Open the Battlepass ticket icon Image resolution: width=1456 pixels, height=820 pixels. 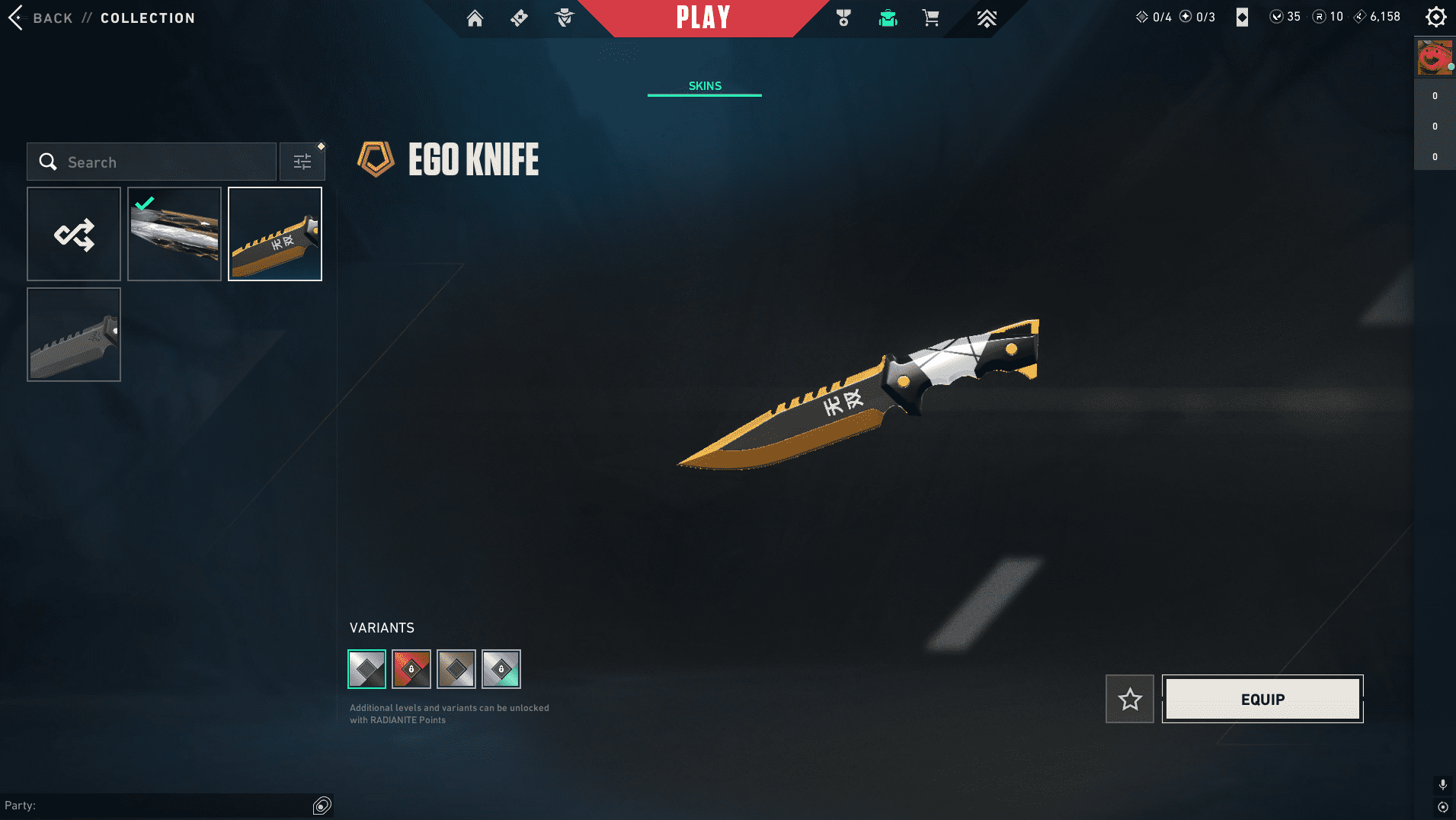coord(519,18)
